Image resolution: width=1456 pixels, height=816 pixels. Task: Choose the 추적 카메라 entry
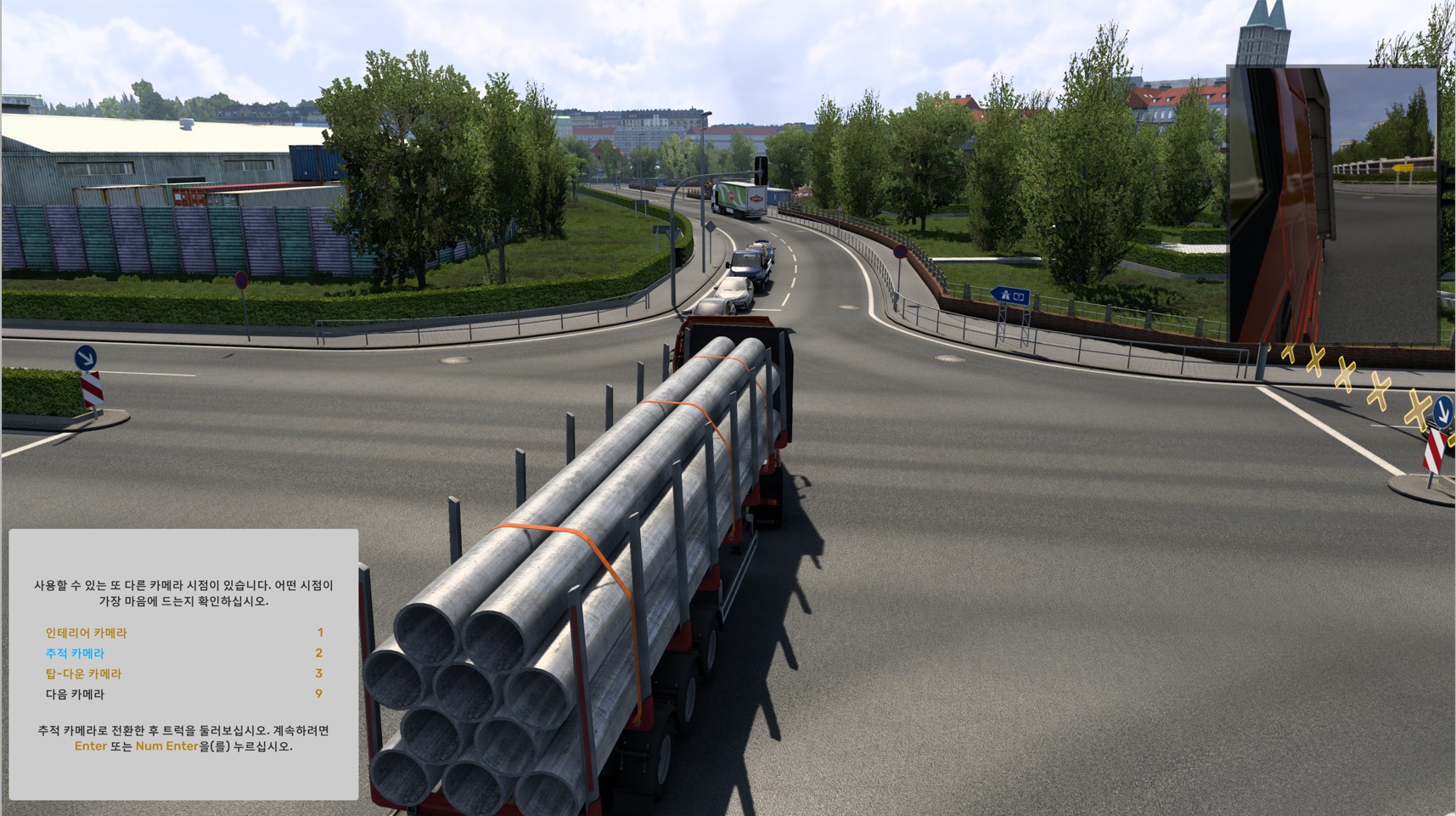(x=75, y=653)
